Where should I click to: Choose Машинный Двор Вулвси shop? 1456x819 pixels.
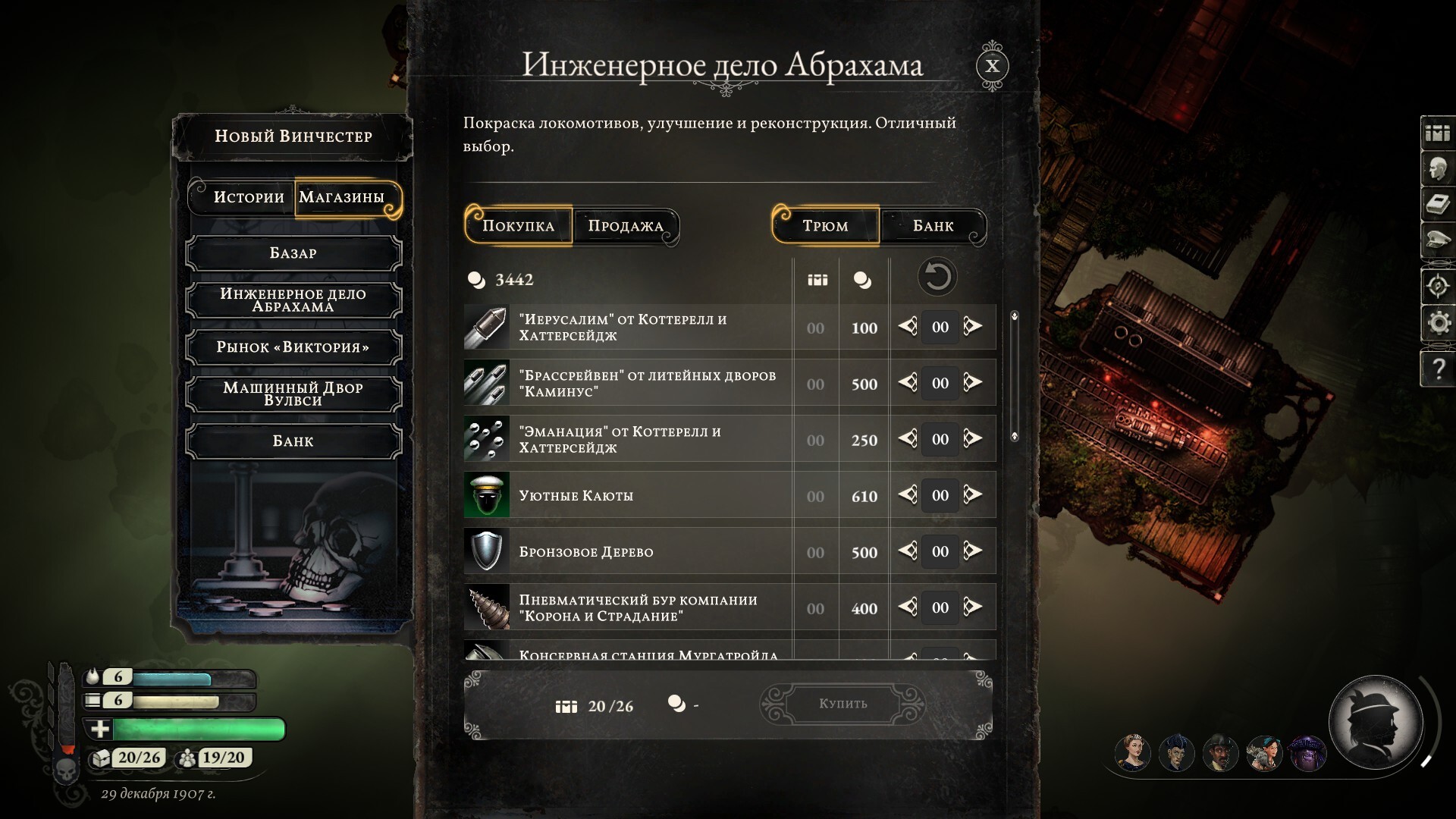pos(293,394)
